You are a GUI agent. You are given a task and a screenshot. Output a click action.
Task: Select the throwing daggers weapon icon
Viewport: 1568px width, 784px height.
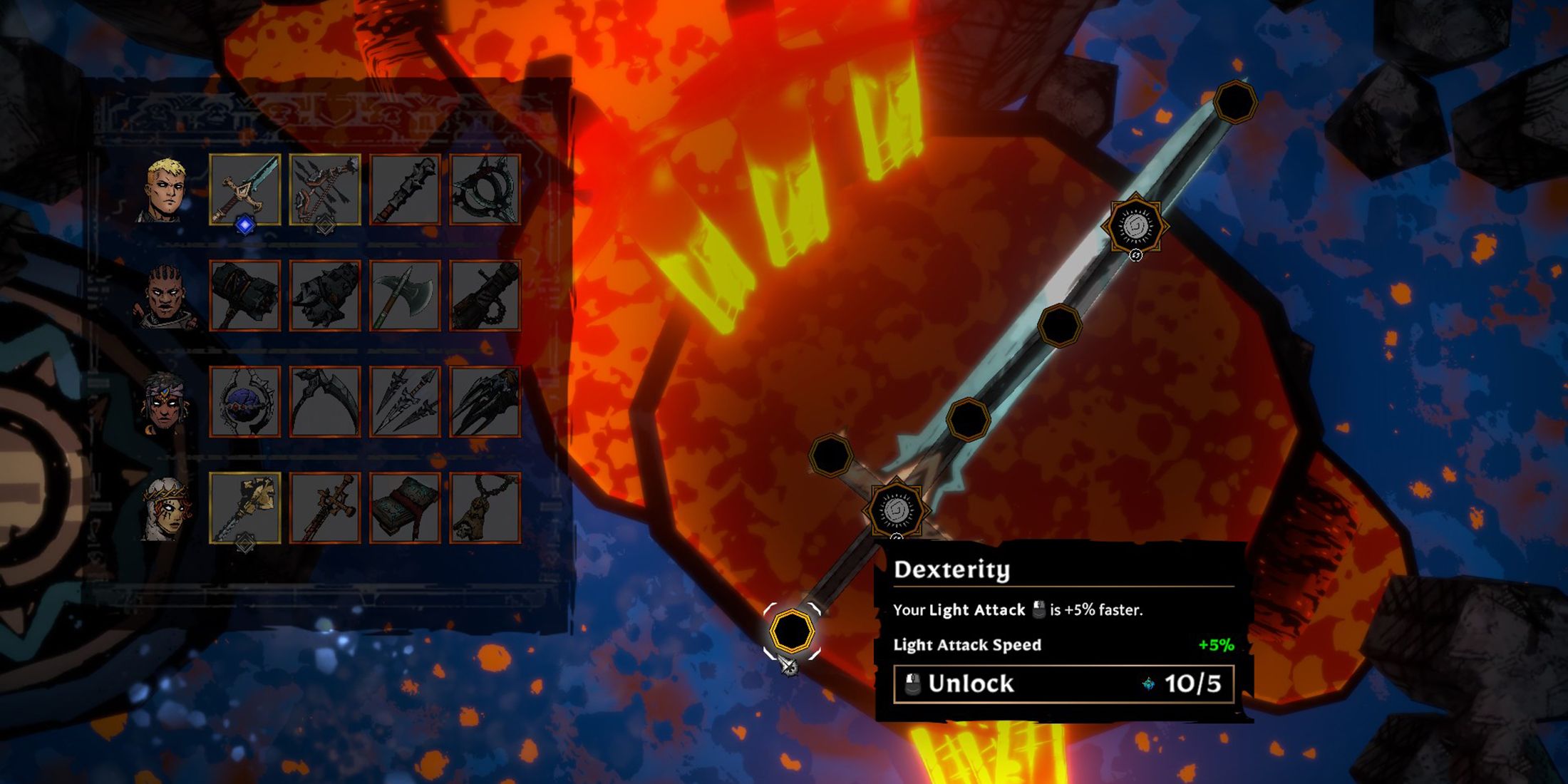coord(406,401)
